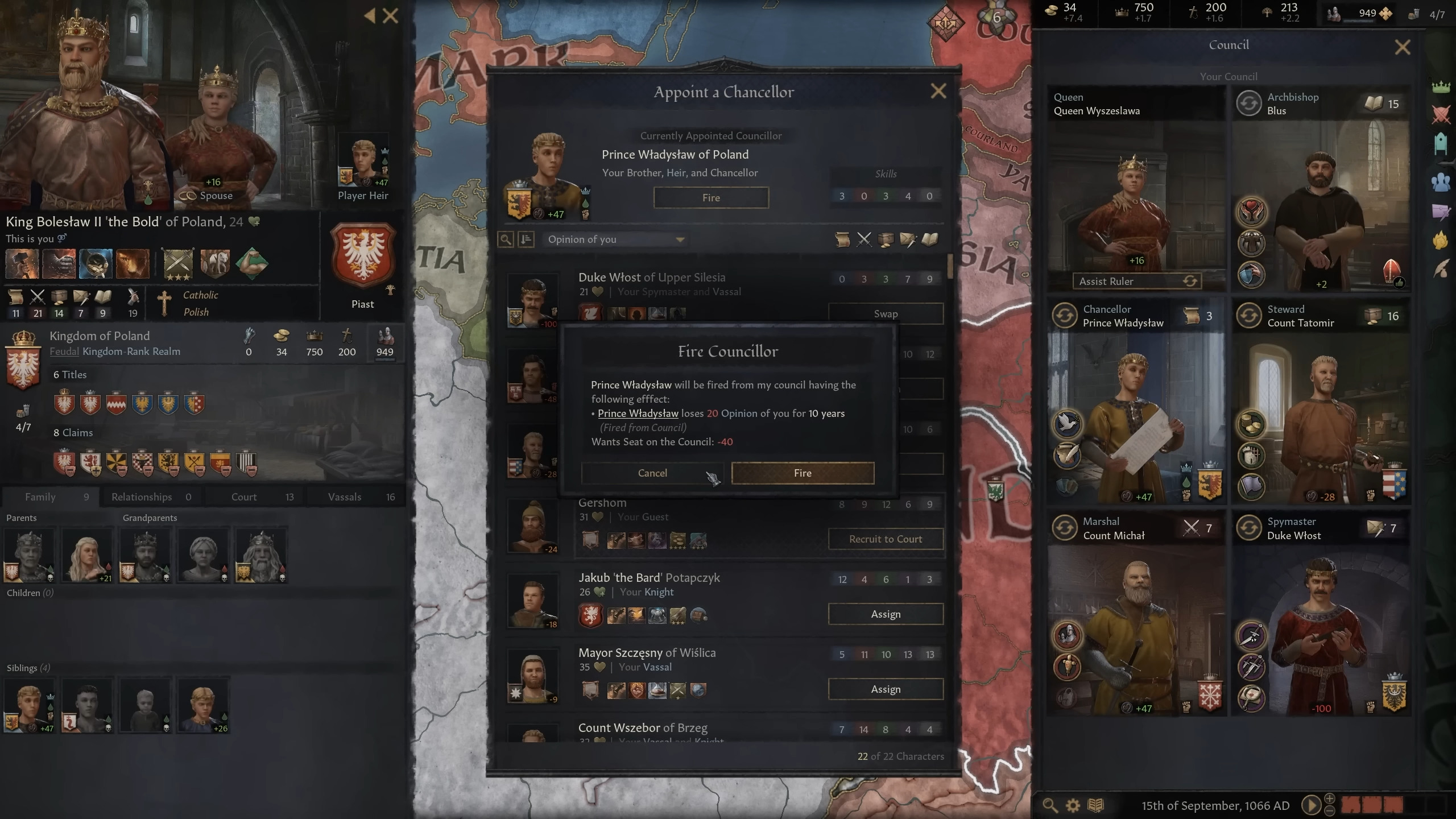1456x819 pixels.
Task: Recruit Gershom to Court
Action: tap(886, 539)
